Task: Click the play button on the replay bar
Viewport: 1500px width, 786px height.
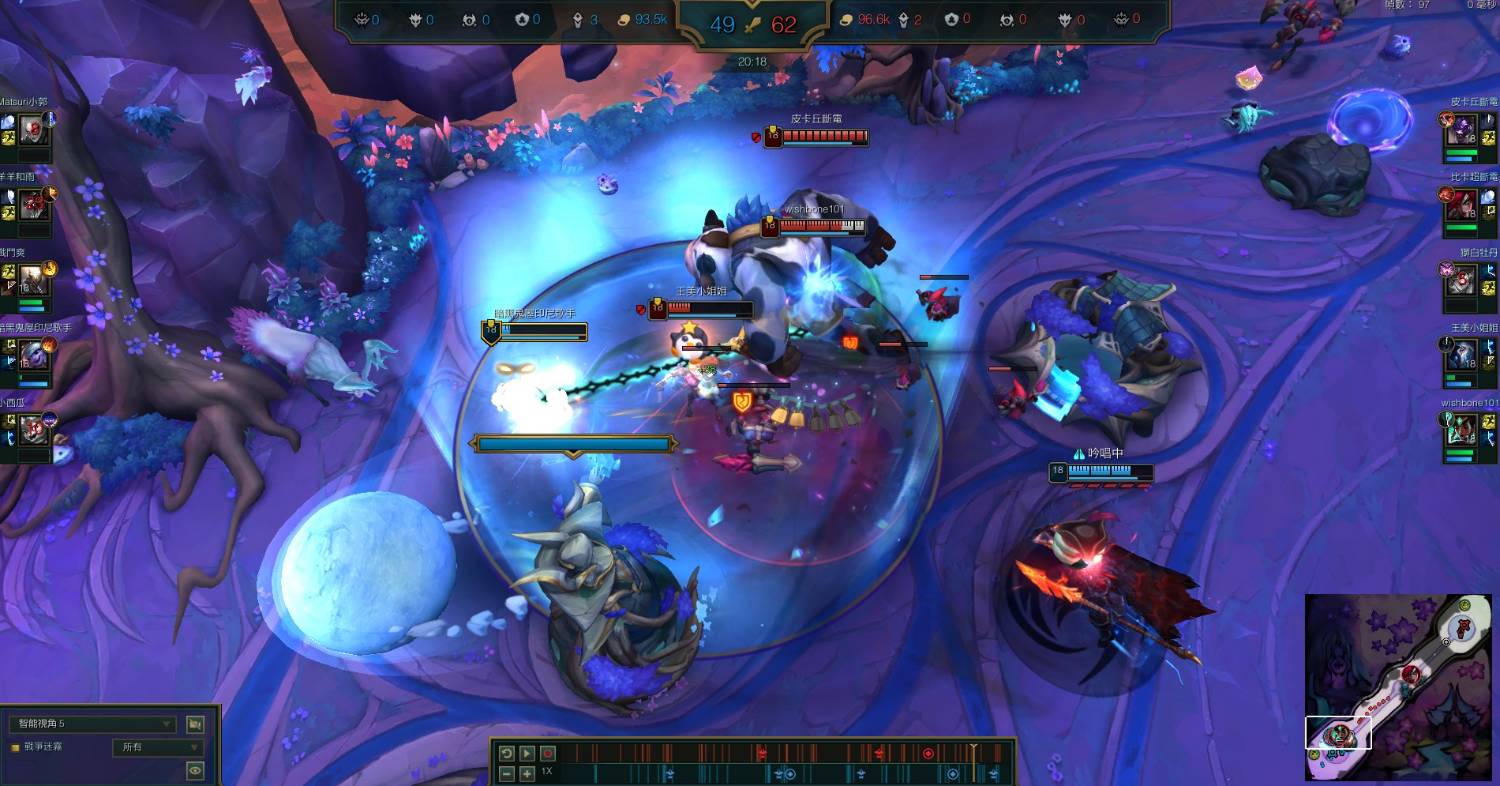Action: [x=527, y=753]
